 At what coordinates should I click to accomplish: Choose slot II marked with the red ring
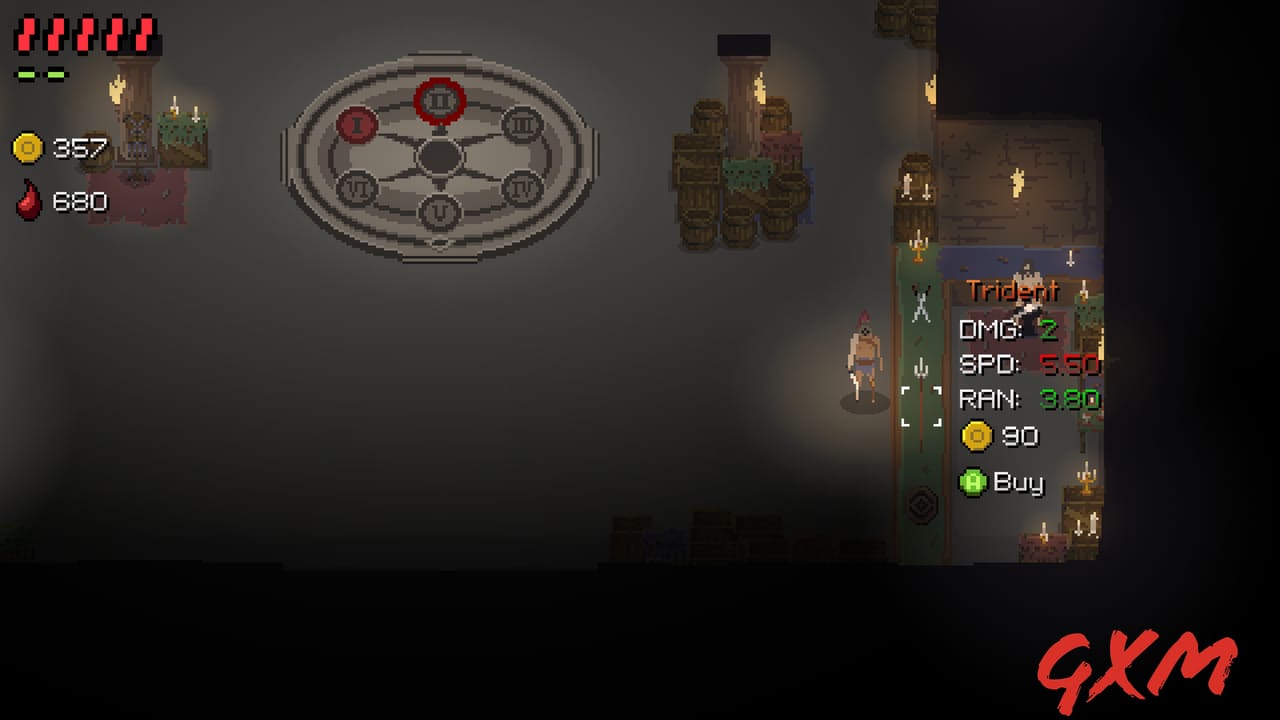440,99
